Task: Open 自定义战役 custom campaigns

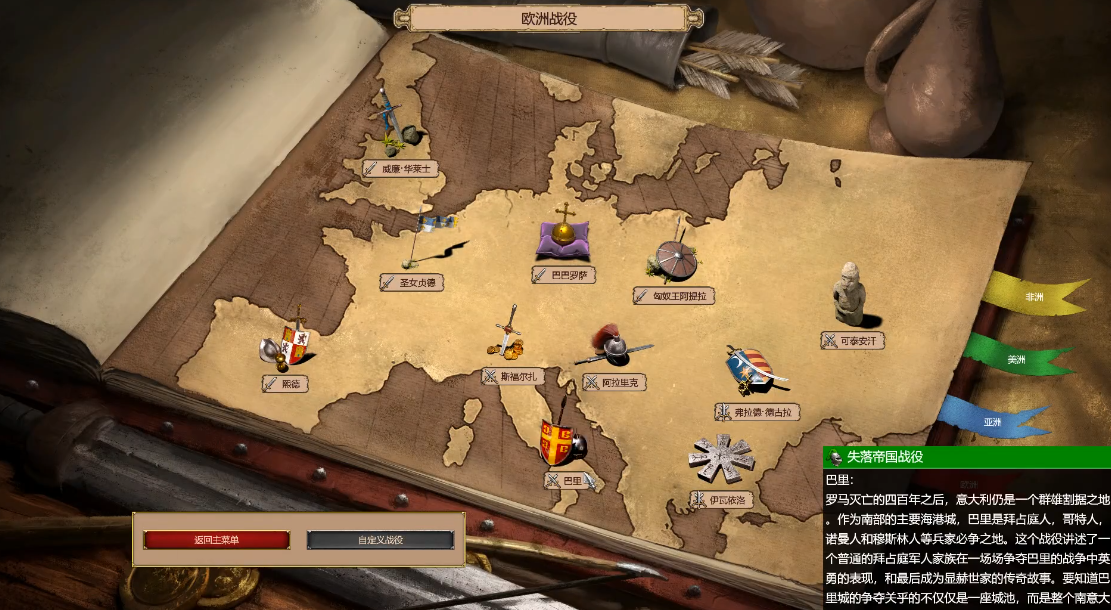Action: click(380, 540)
